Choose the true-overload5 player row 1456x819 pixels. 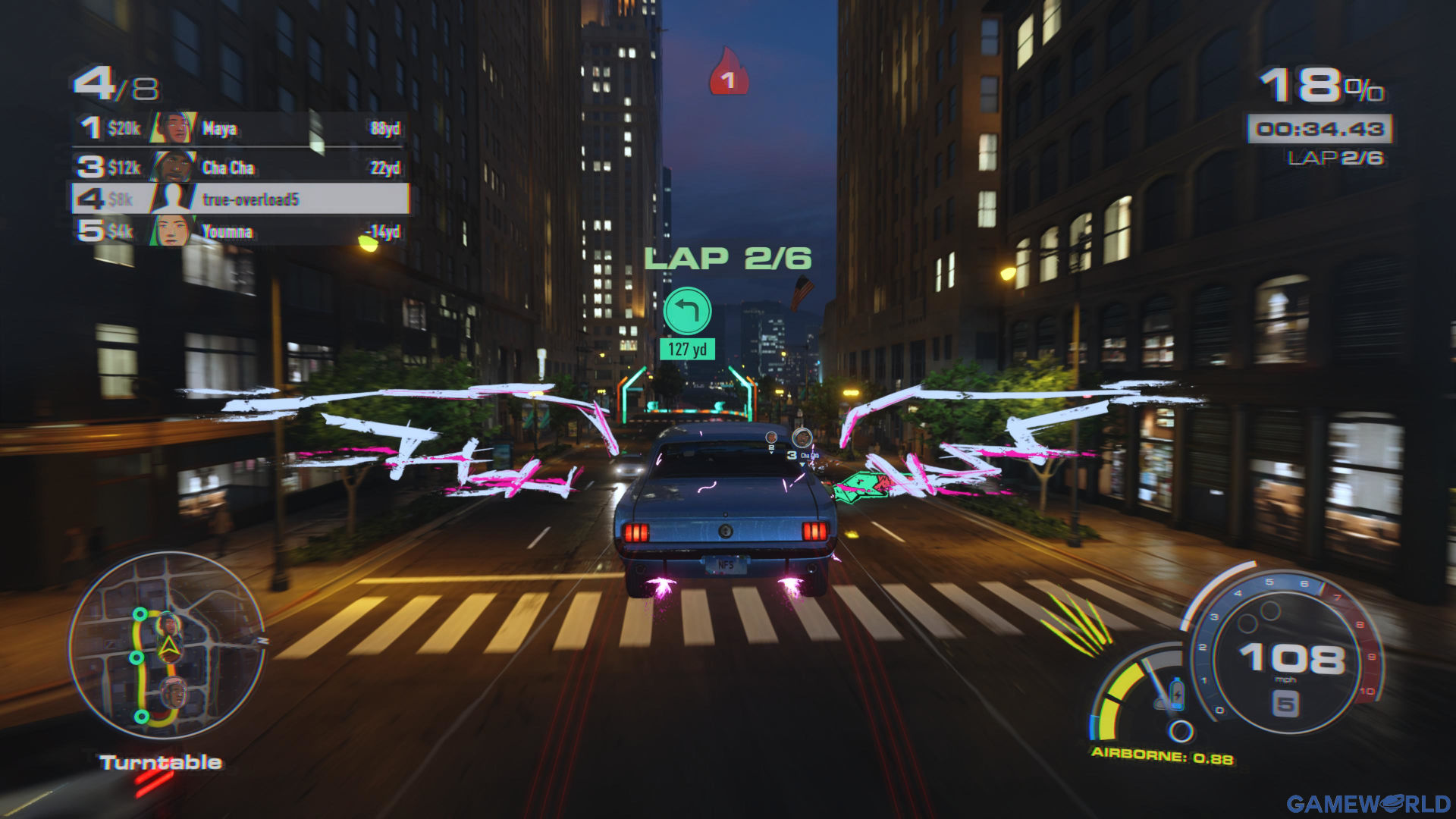pyautogui.click(x=240, y=199)
